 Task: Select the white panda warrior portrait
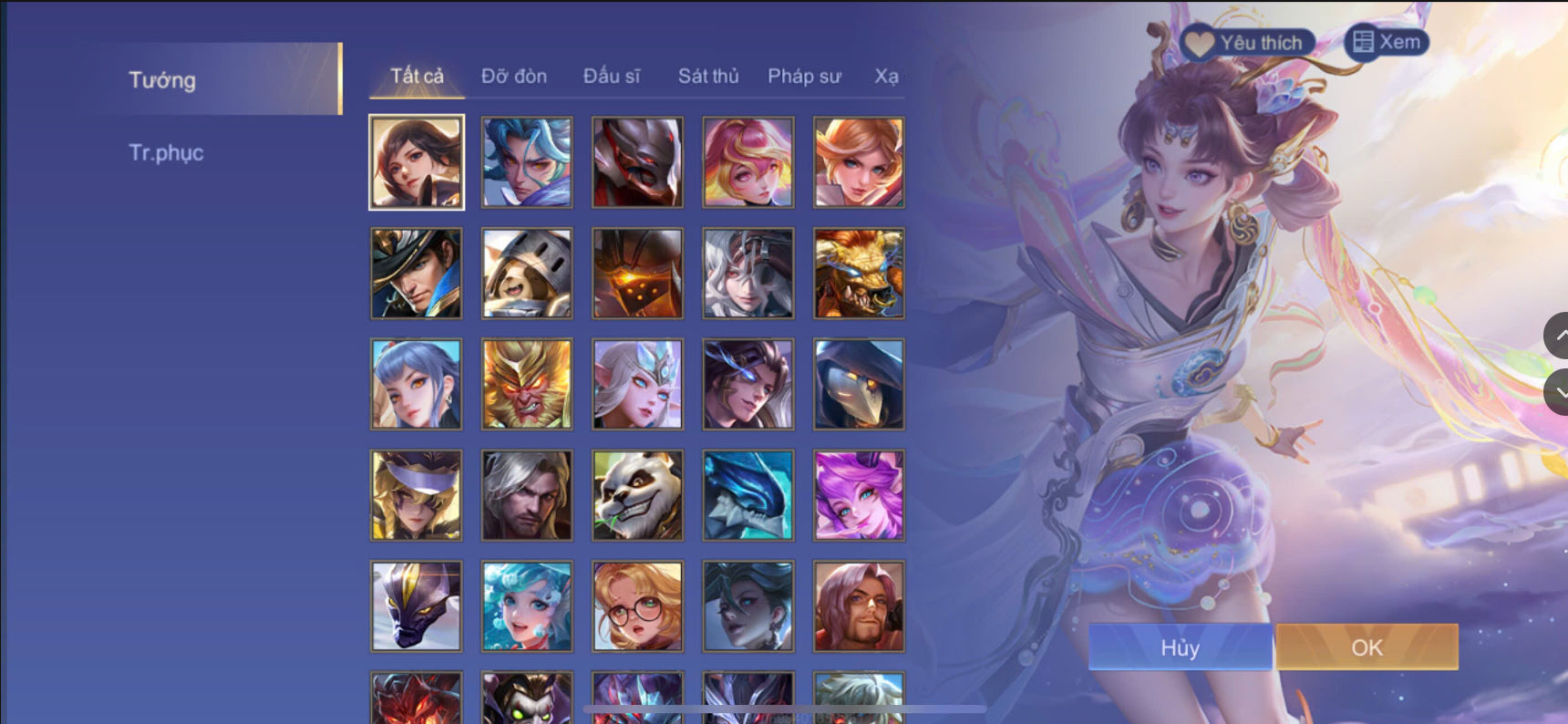(x=636, y=495)
